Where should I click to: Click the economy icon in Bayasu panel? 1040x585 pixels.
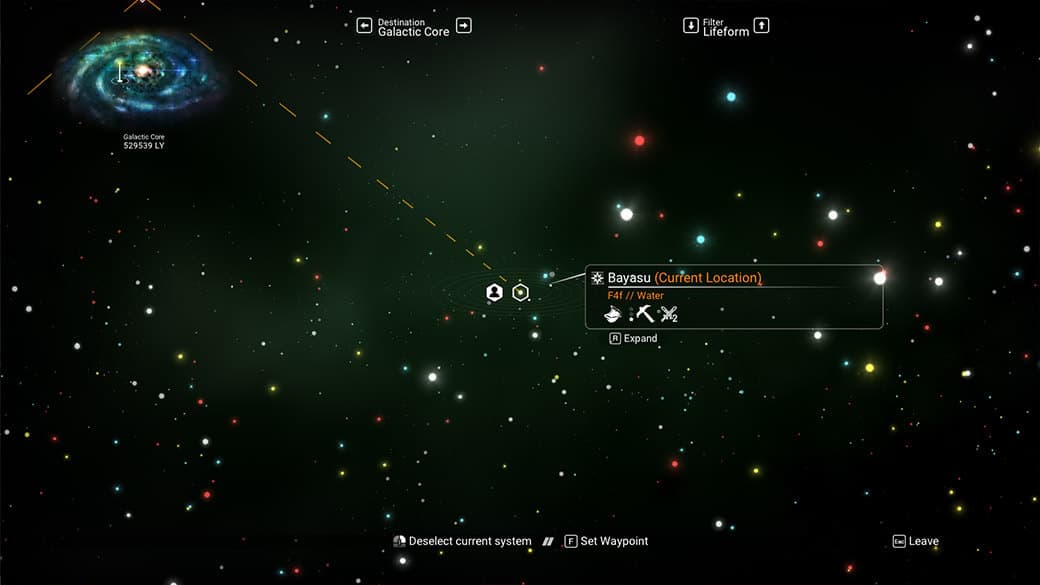(x=614, y=314)
